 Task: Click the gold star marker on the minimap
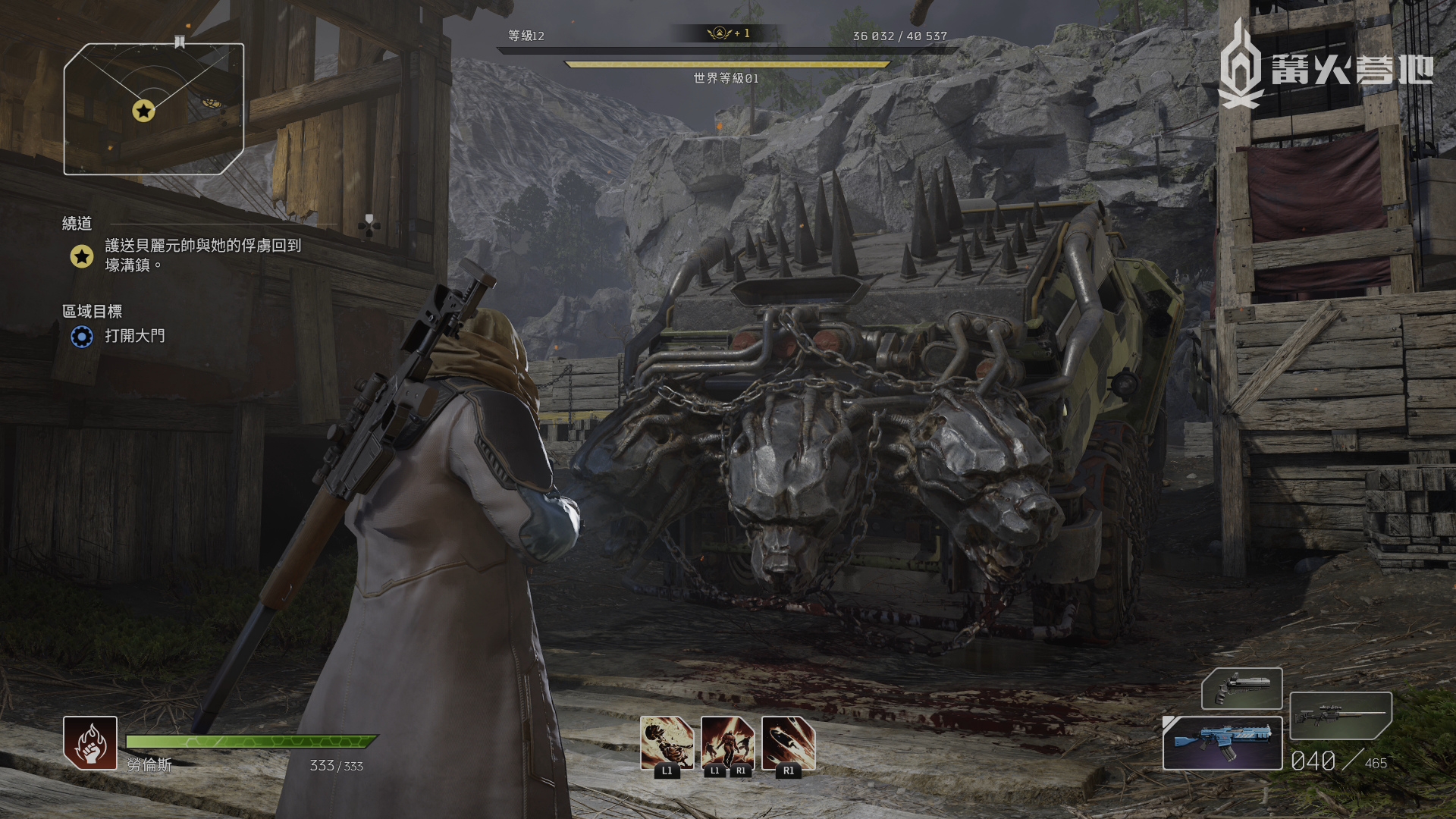[143, 111]
